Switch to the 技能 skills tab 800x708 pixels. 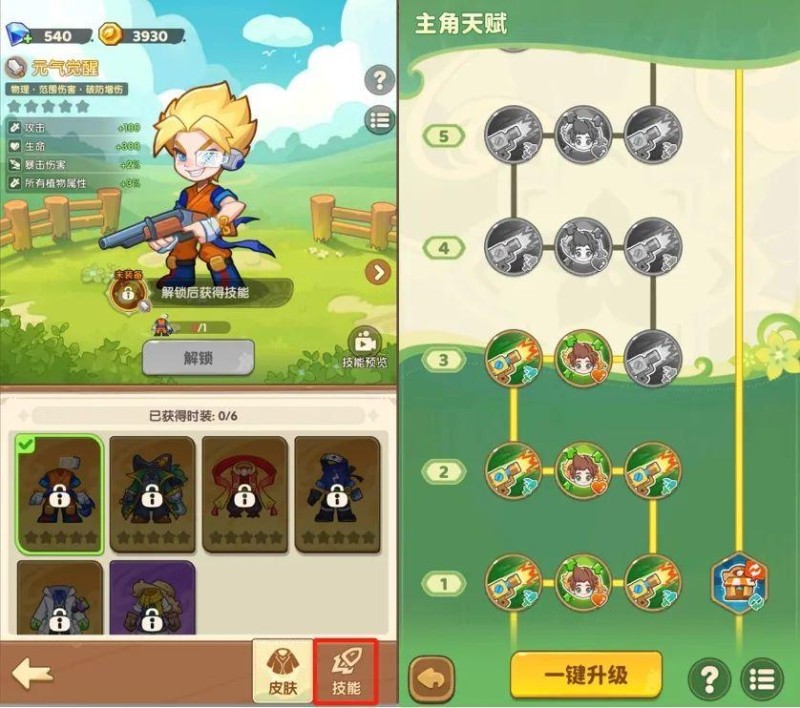346,671
